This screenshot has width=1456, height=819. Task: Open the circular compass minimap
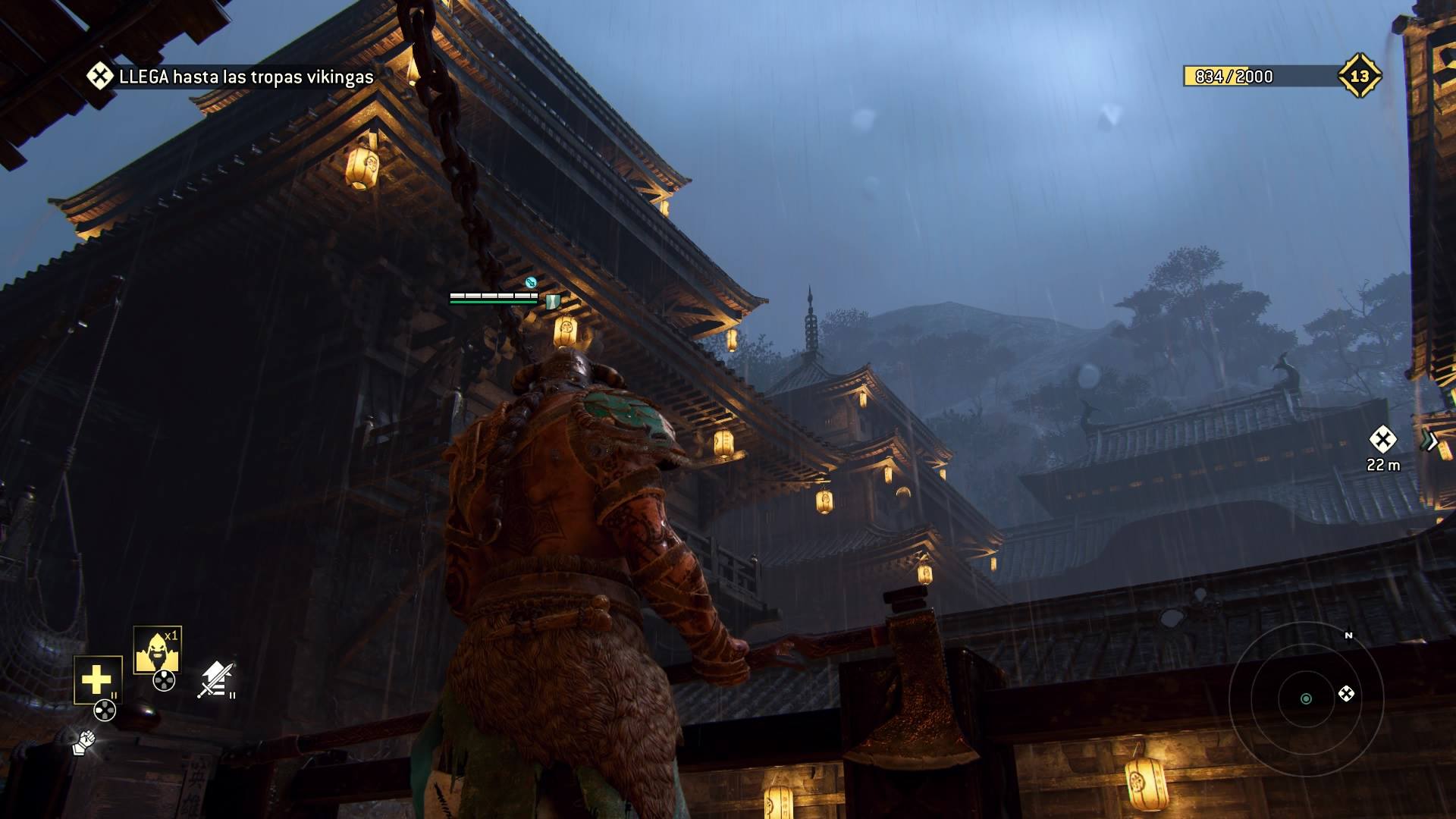(x=1306, y=698)
